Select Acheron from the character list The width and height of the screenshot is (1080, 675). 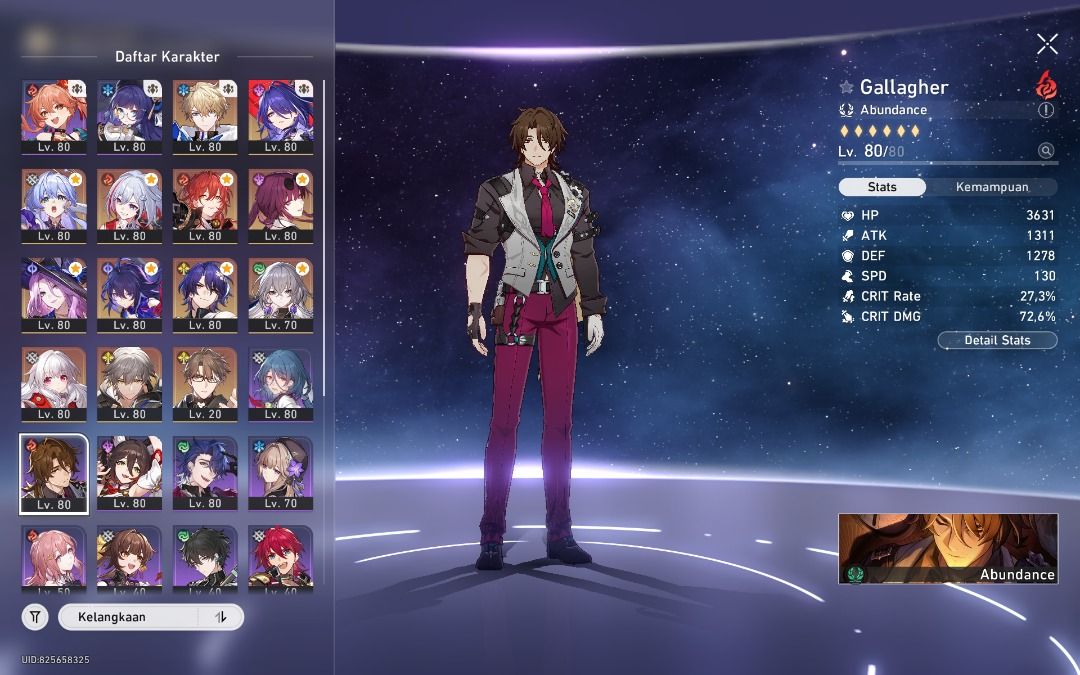click(x=280, y=116)
